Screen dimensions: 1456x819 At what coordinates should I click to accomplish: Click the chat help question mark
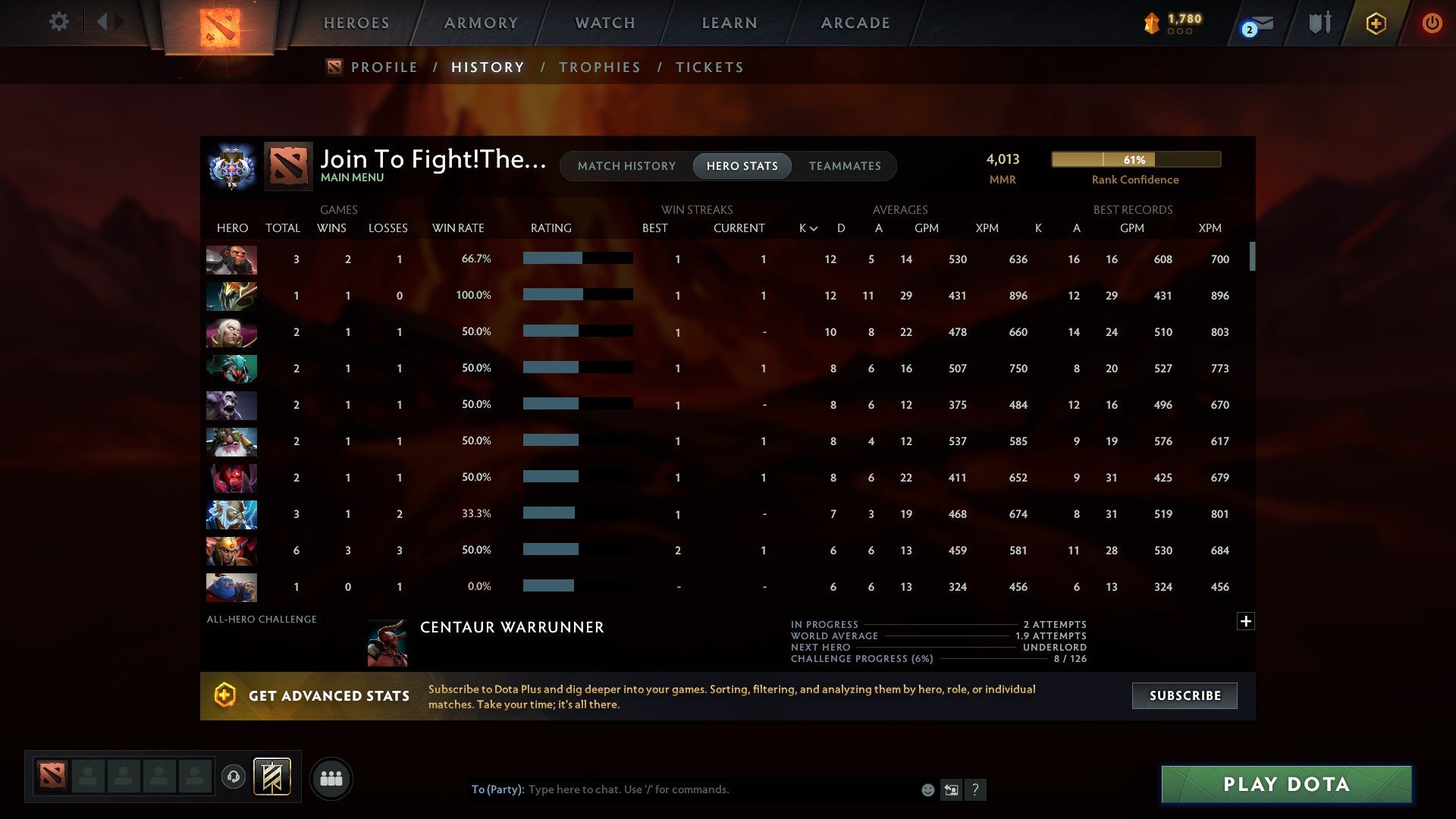[977, 790]
